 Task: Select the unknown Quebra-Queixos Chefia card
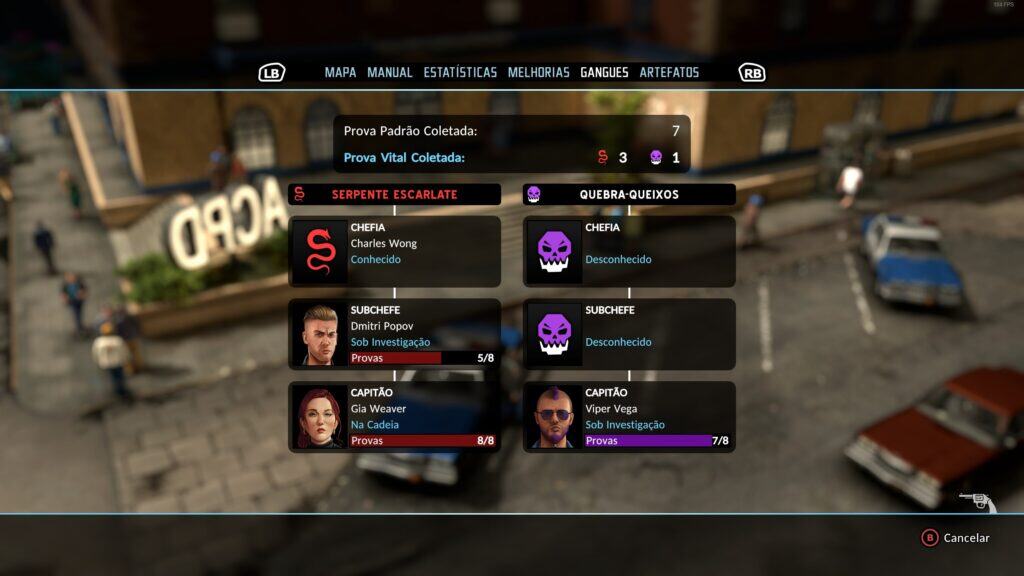(629, 251)
